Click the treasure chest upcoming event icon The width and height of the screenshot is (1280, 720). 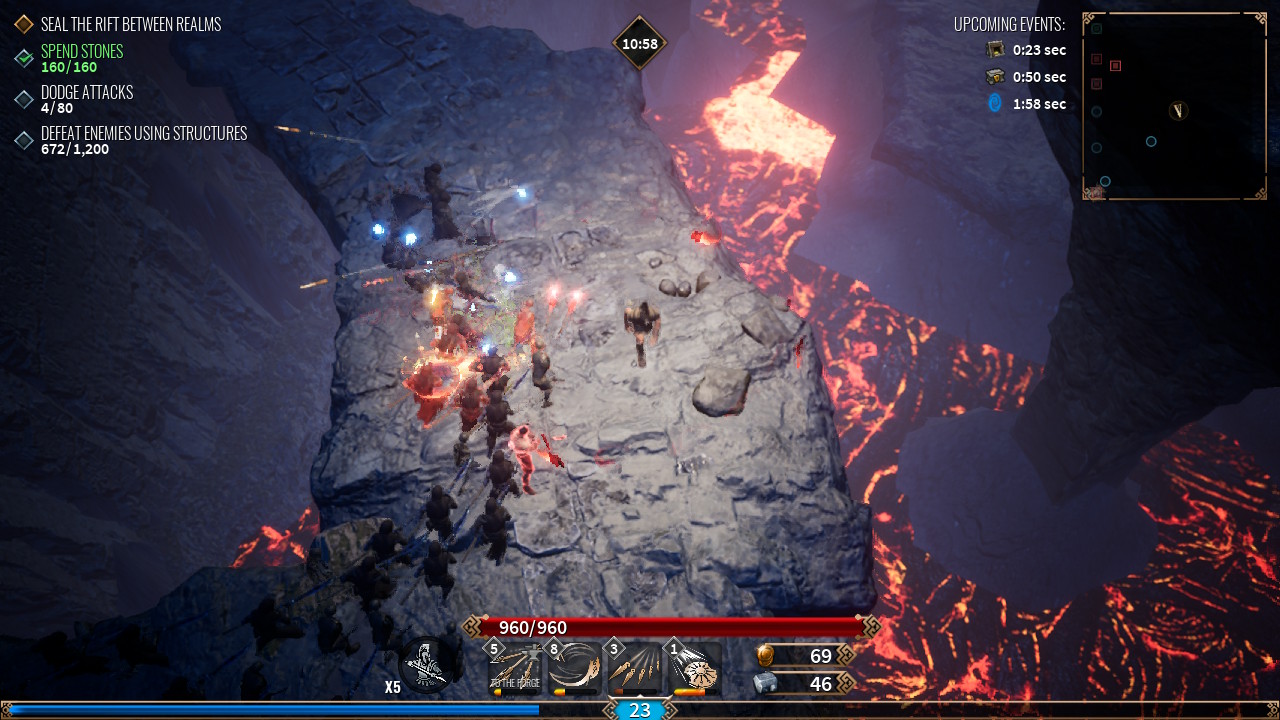995,76
